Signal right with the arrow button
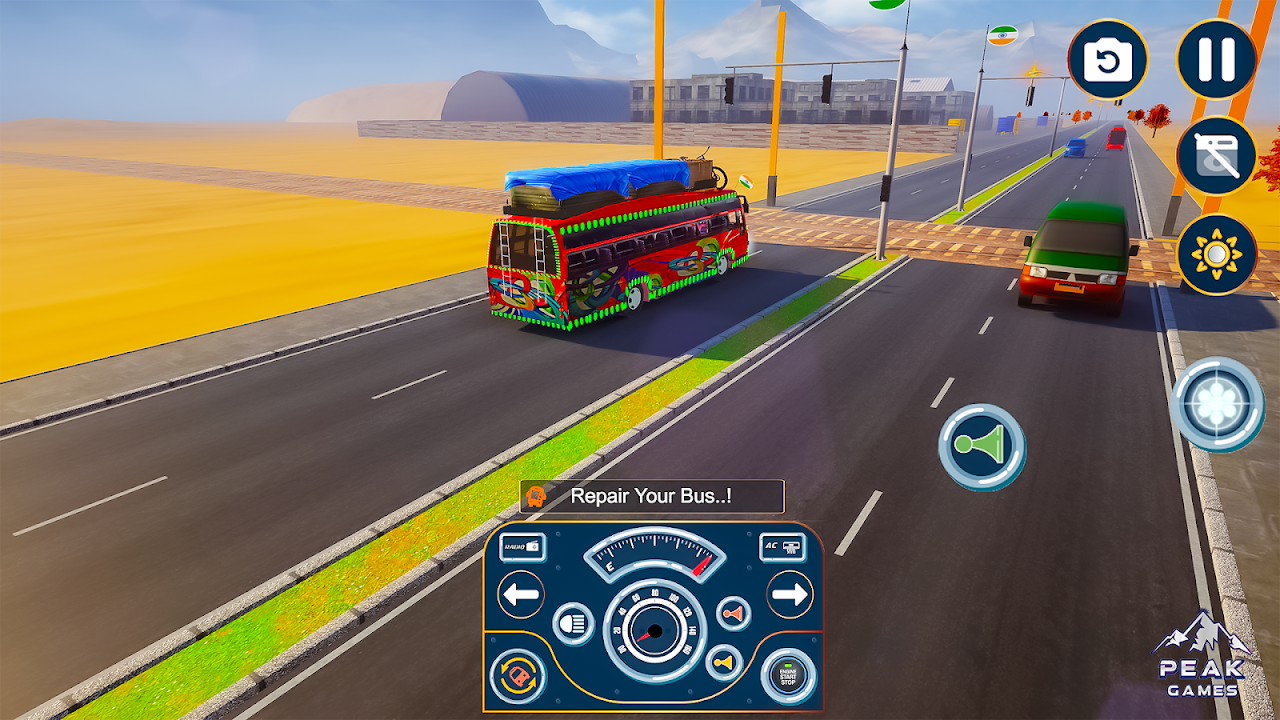Image resolution: width=1280 pixels, height=720 pixels. pyautogui.click(x=789, y=595)
